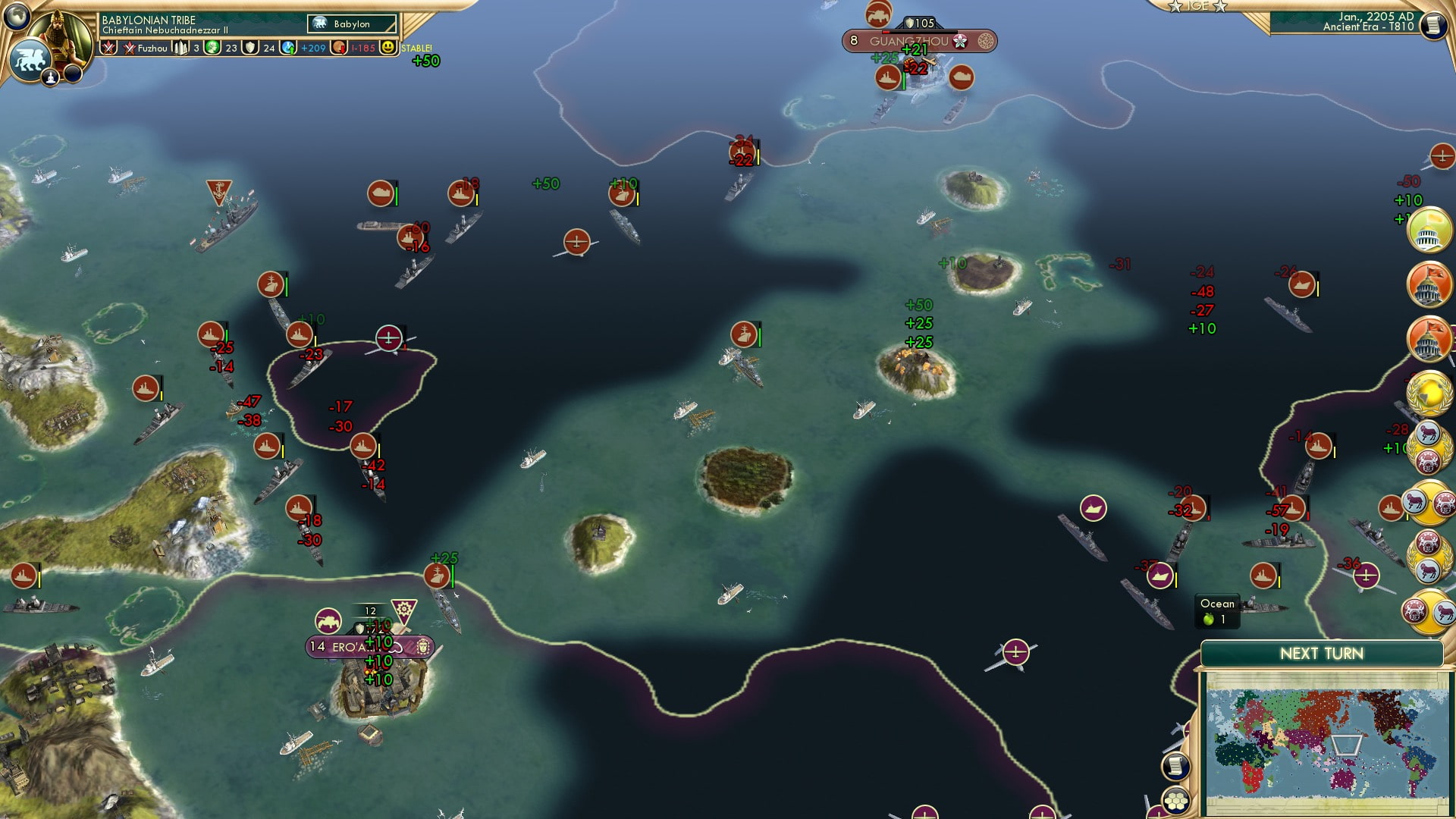Click the red -185 supply indicator

tap(362, 49)
